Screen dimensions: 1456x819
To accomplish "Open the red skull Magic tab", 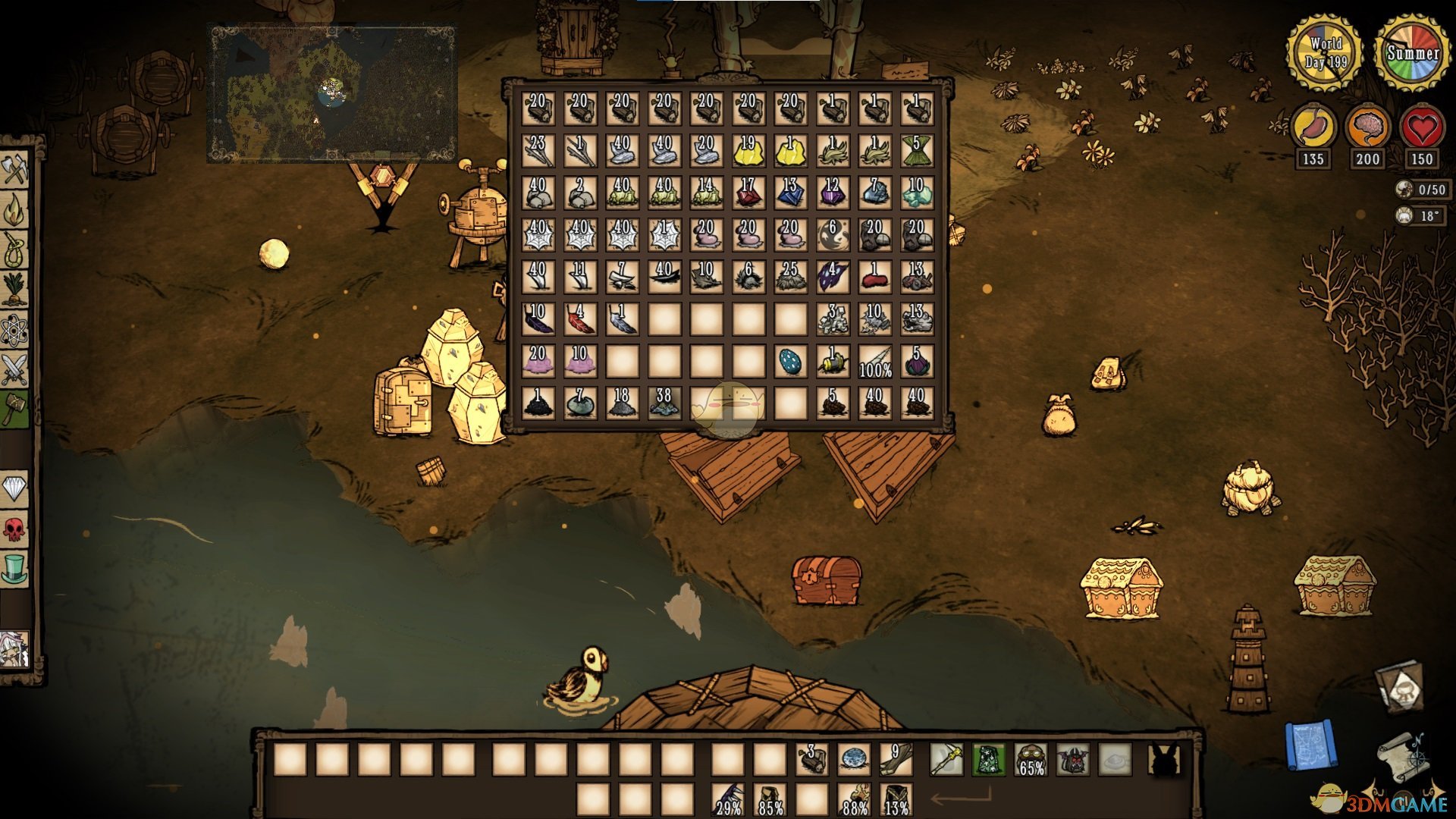I will point(15,529).
